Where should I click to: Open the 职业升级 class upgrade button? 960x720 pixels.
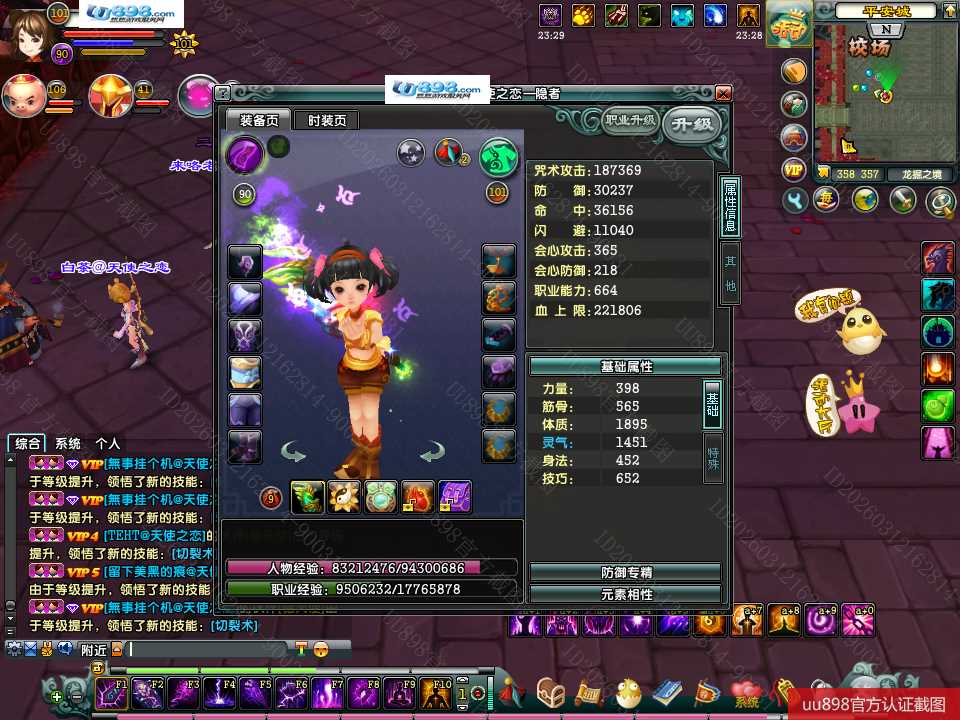630,121
